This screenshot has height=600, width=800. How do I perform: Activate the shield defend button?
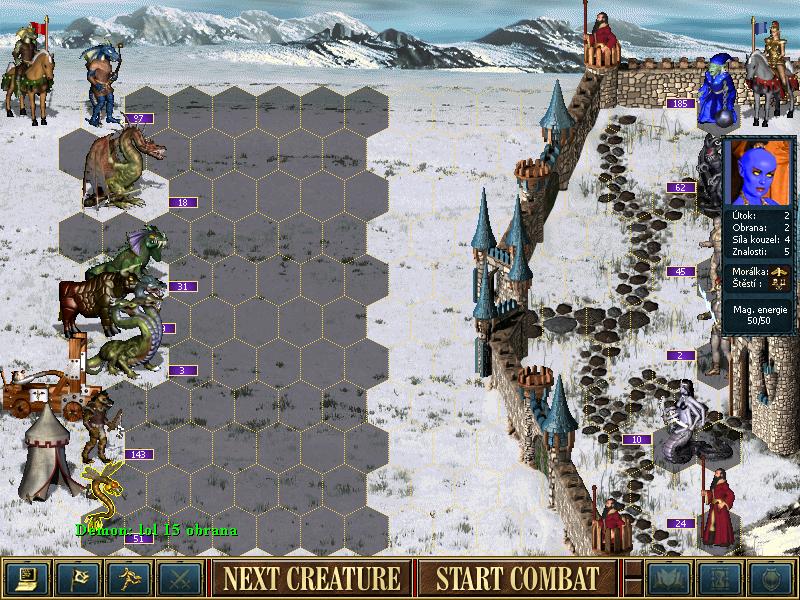[770, 578]
